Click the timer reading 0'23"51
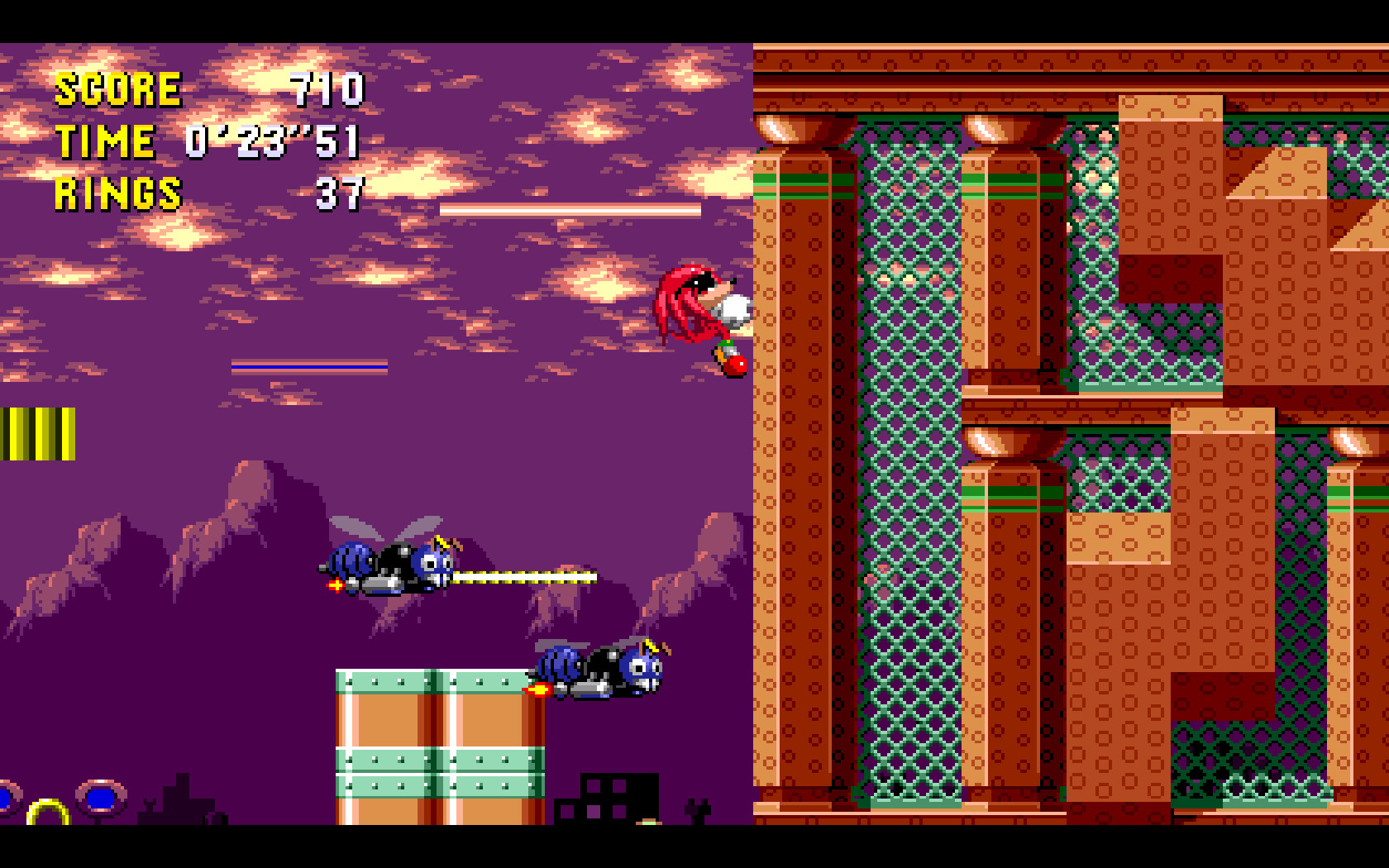This screenshot has width=1389, height=868. coord(273,142)
